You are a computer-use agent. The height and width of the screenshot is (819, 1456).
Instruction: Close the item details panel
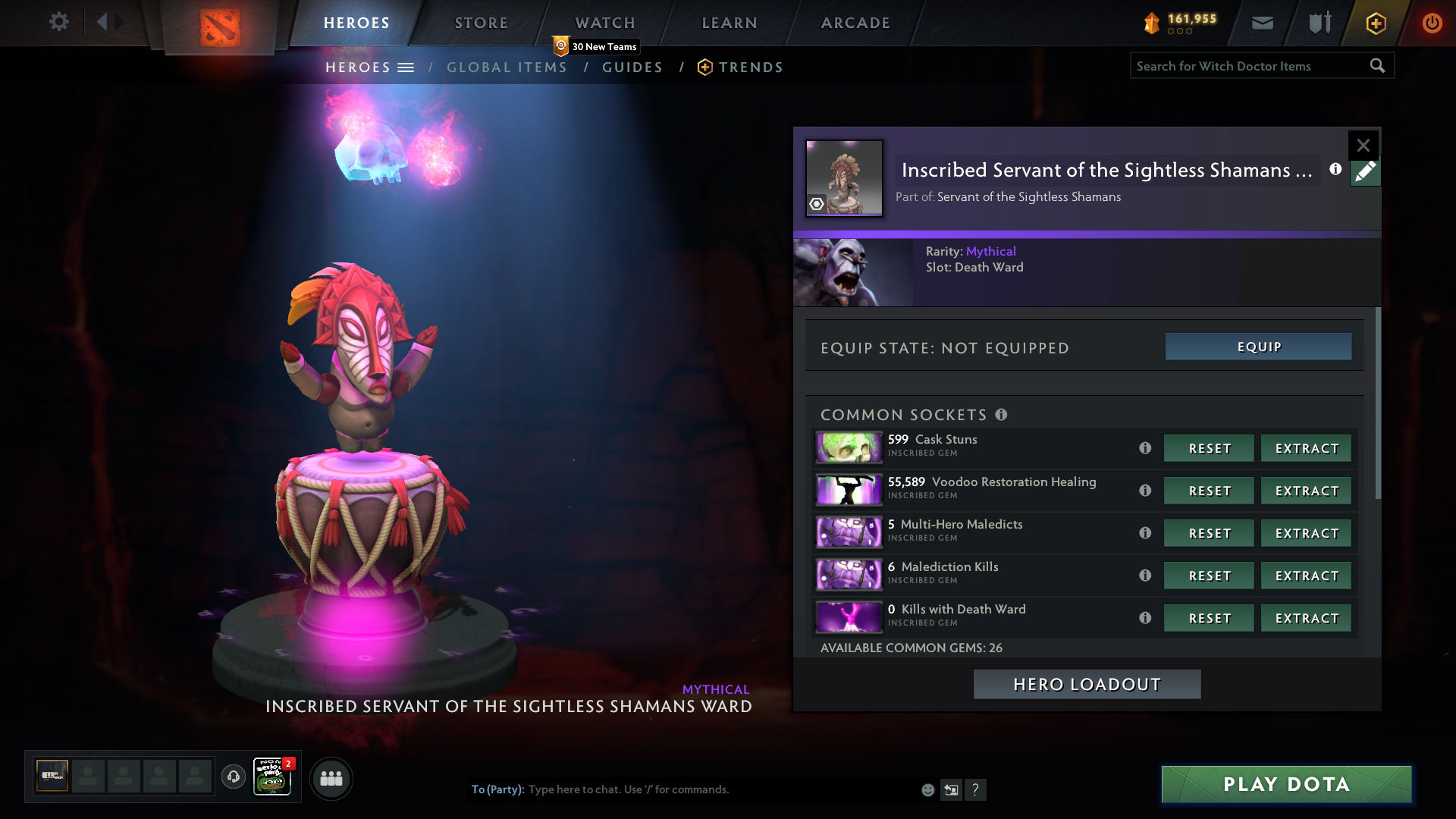[x=1363, y=145]
